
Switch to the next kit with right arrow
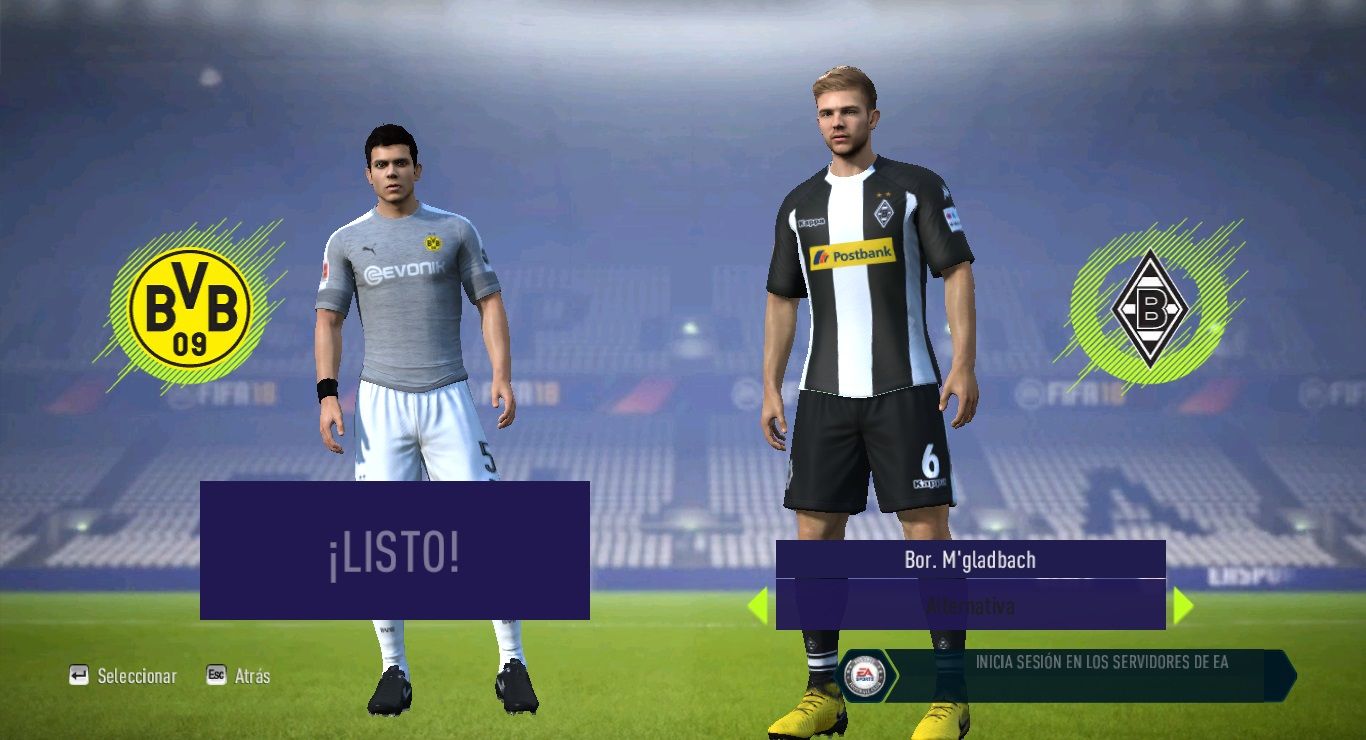pyautogui.click(x=1183, y=606)
